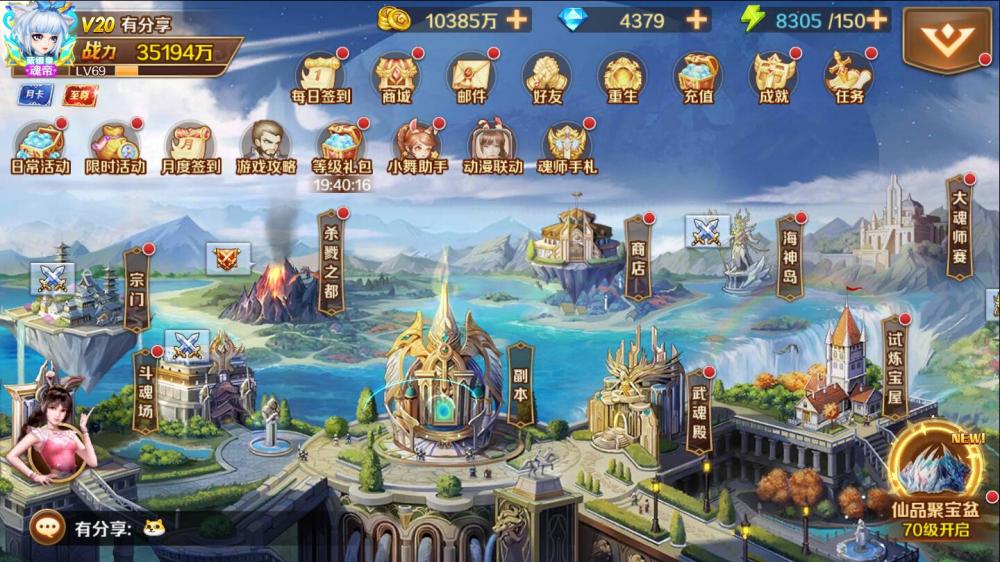Open the 仙品聚宝盆 treasure basin
This screenshot has height=562, width=1000.
point(936,482)
